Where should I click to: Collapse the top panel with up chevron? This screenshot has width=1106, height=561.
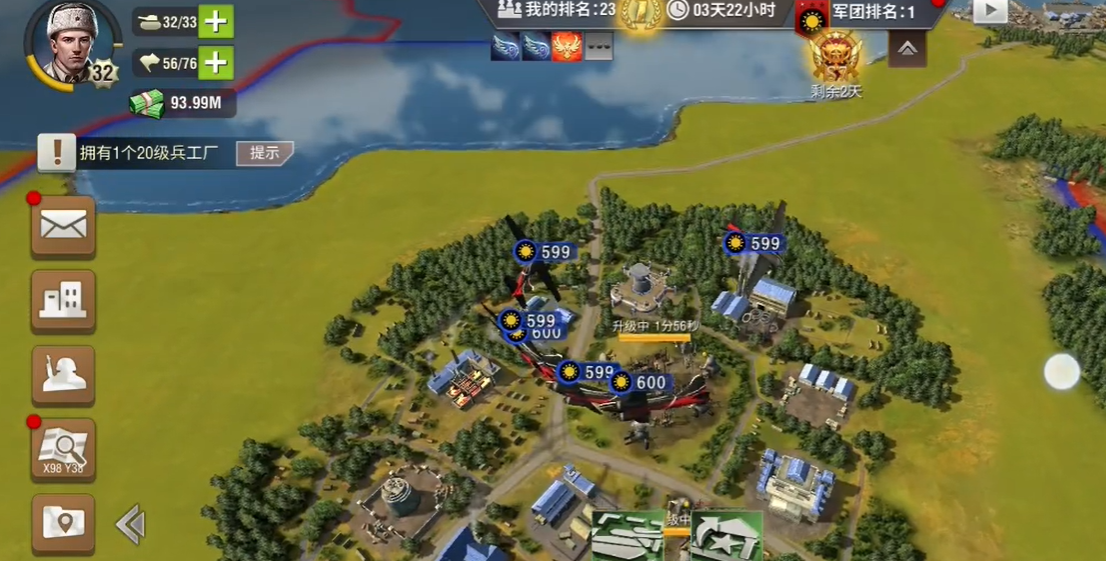907,48
